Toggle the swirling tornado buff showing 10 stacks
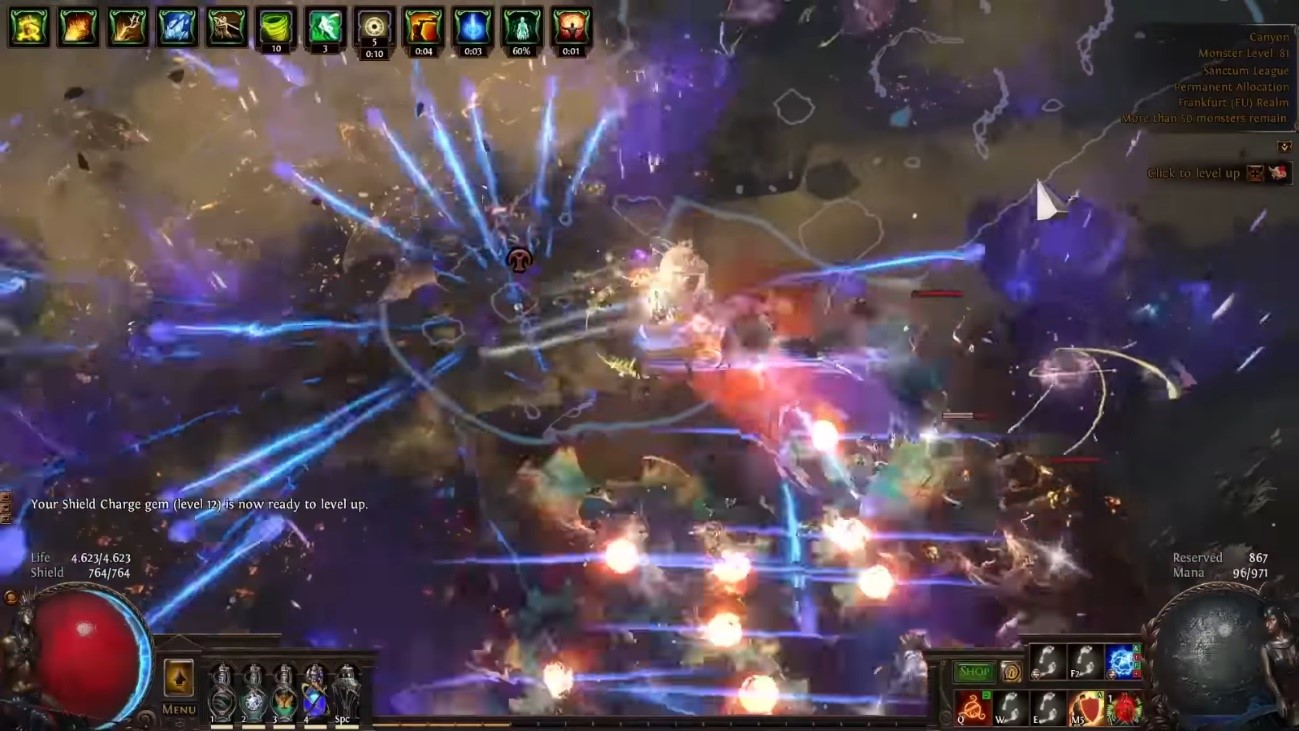This screenshot has width=1299, height=731. click(275, 27)
